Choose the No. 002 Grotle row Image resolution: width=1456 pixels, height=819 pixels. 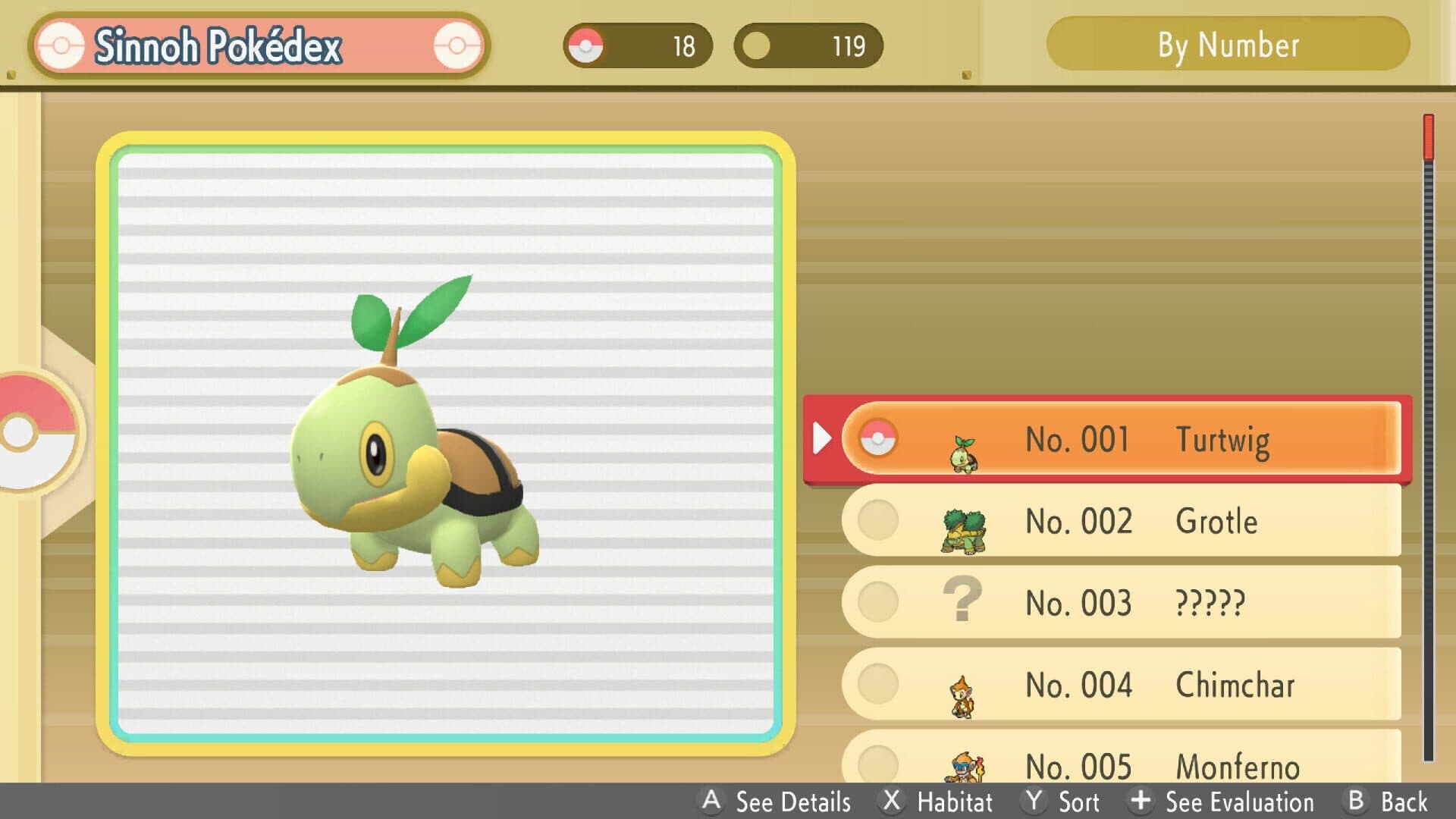point(1121,521)
